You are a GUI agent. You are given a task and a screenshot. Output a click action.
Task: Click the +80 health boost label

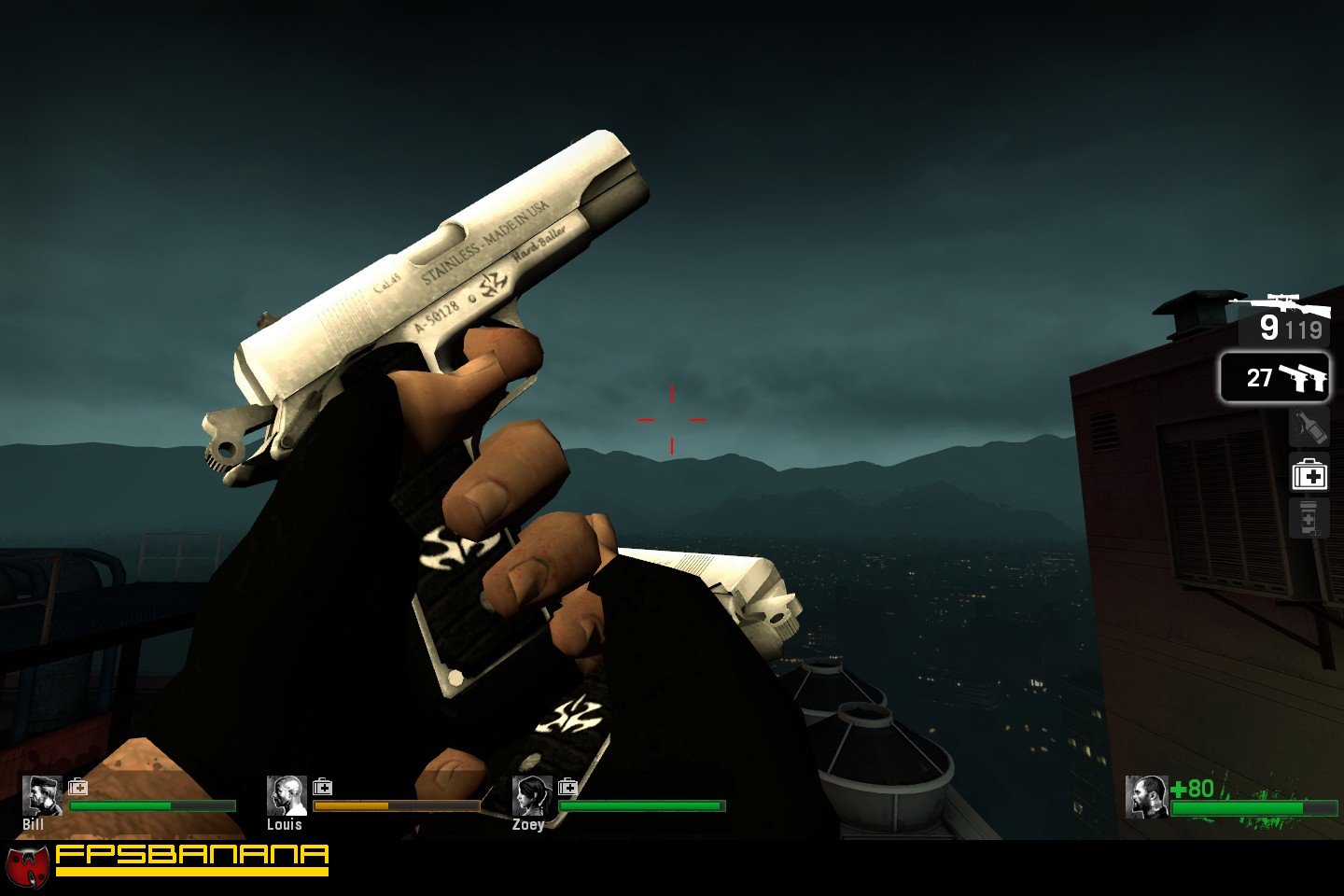[1192, 787]
